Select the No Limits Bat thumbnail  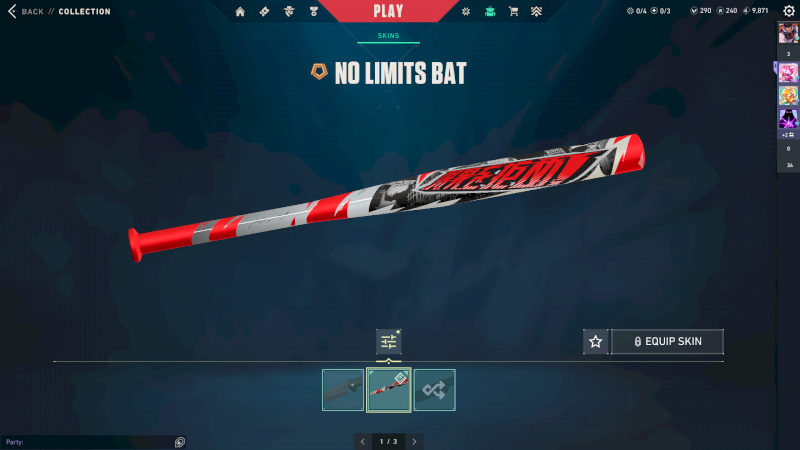[389, 390]
